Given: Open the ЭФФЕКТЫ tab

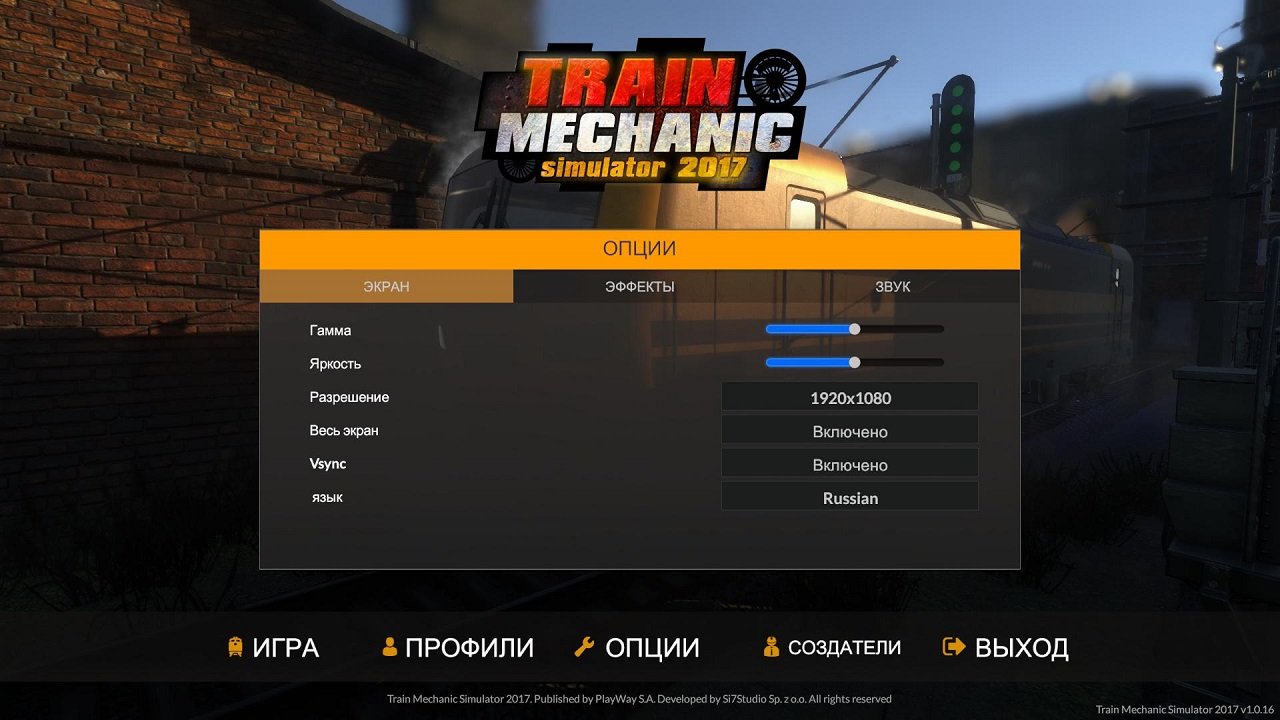Looking at the screenshot, I should pos(640,286).
